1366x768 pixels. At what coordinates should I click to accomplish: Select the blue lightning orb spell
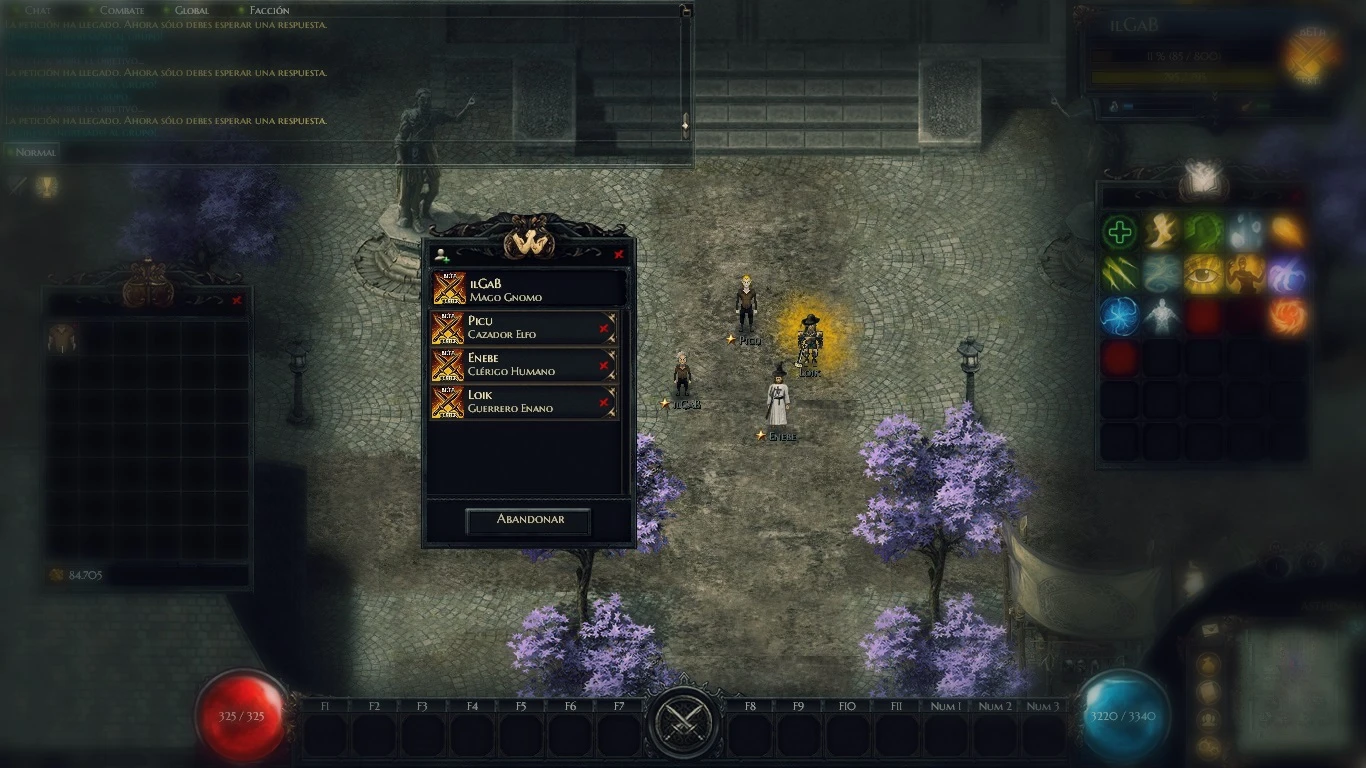1120,315
